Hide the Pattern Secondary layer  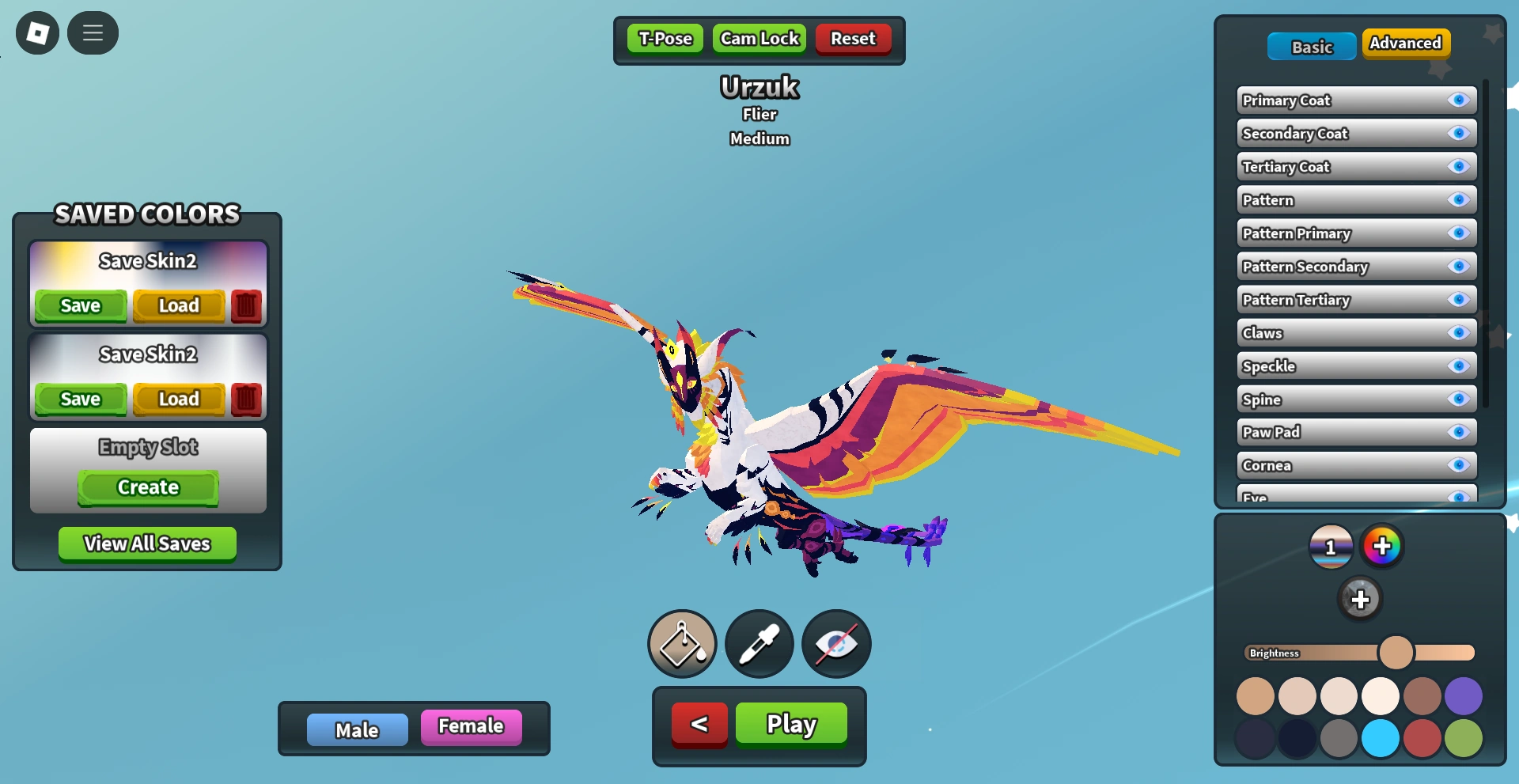(x=1458, y=267)
